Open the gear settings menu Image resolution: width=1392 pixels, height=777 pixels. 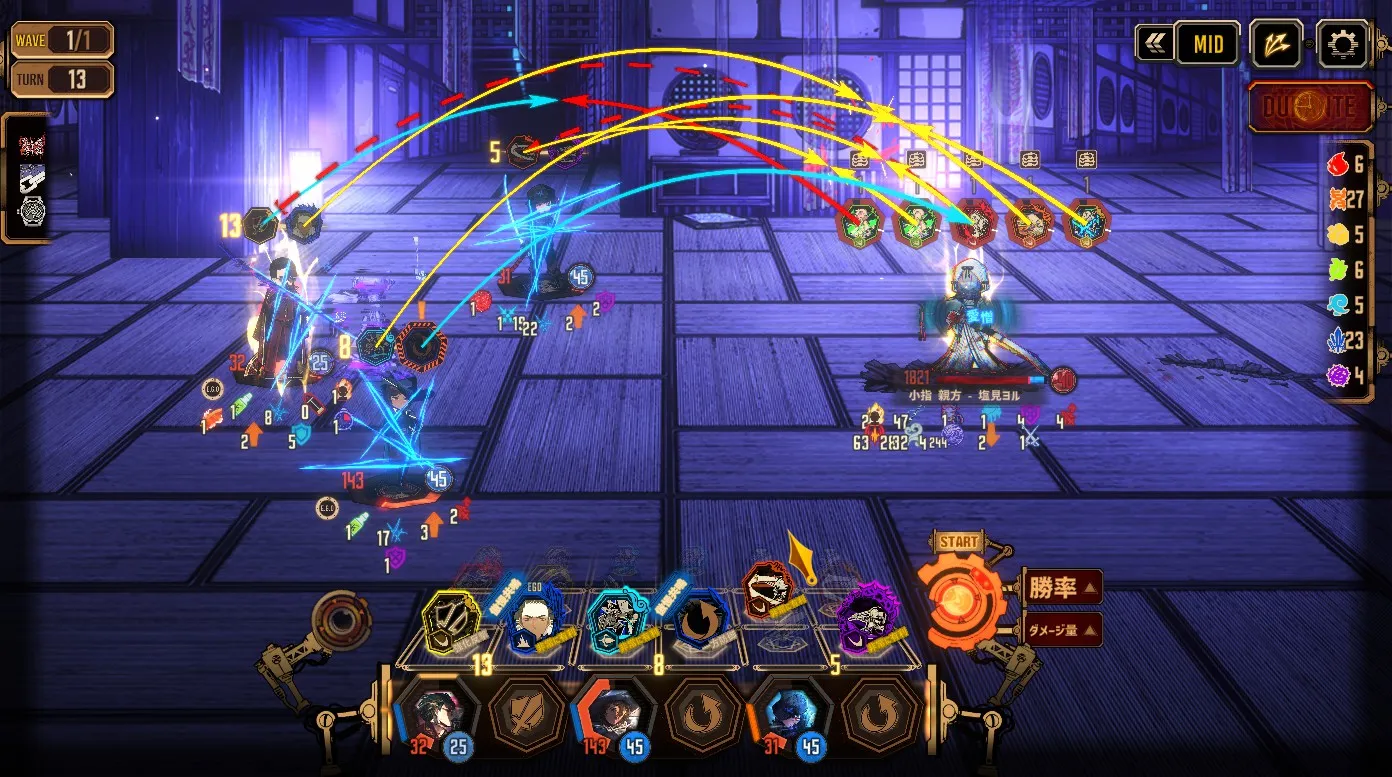click(x=1342, y=44)
